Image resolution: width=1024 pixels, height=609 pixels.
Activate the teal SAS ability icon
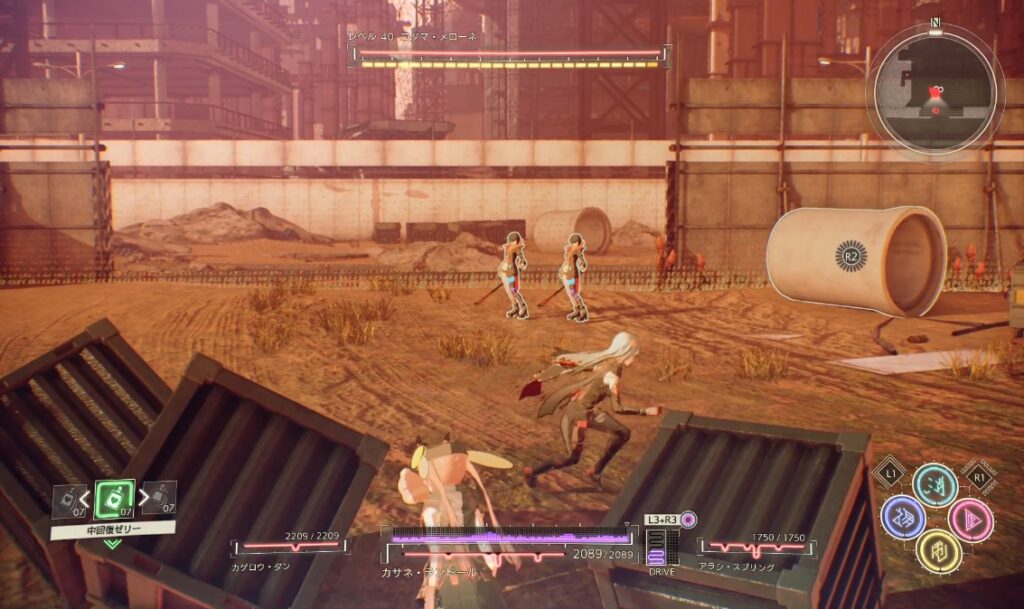[x=935, y=485]
